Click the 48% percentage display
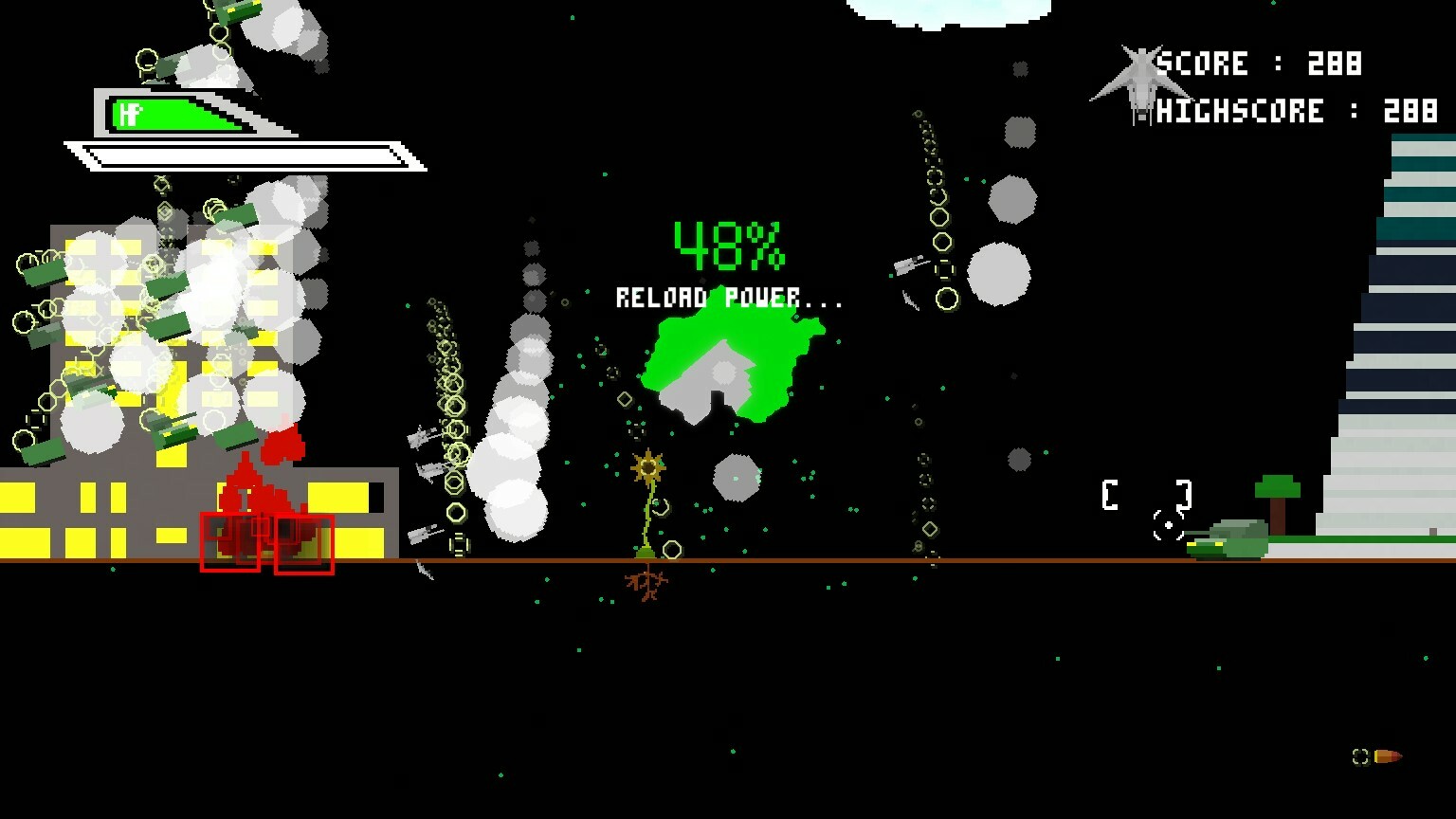 728,245
